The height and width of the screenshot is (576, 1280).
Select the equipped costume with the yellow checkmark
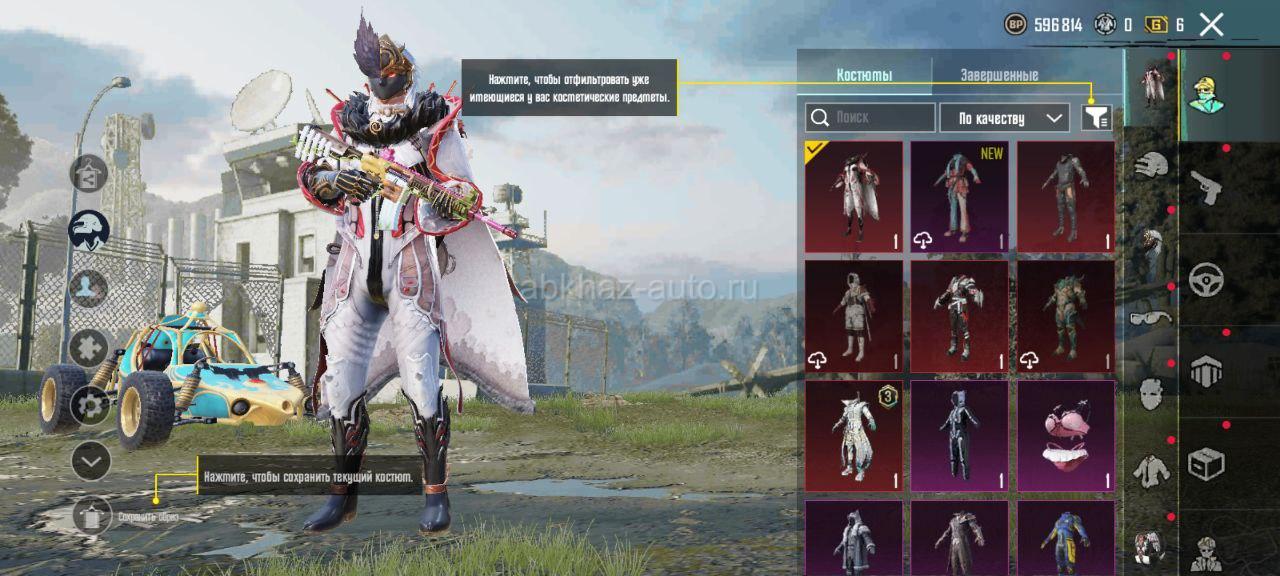pyautogui.click(x=853, y=197)
